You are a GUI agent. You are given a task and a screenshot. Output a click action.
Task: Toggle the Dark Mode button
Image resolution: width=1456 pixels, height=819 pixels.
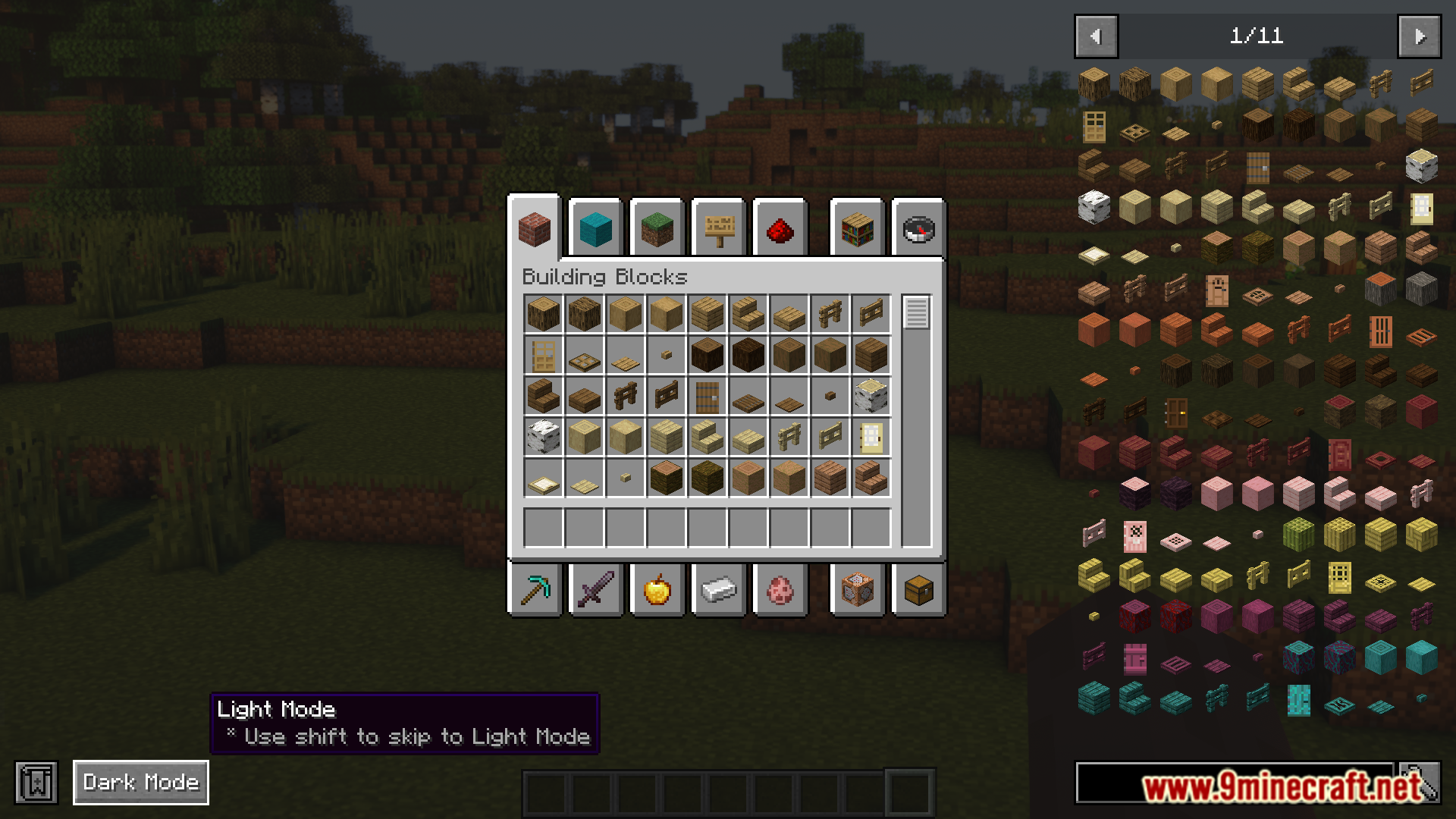point(141,782)
